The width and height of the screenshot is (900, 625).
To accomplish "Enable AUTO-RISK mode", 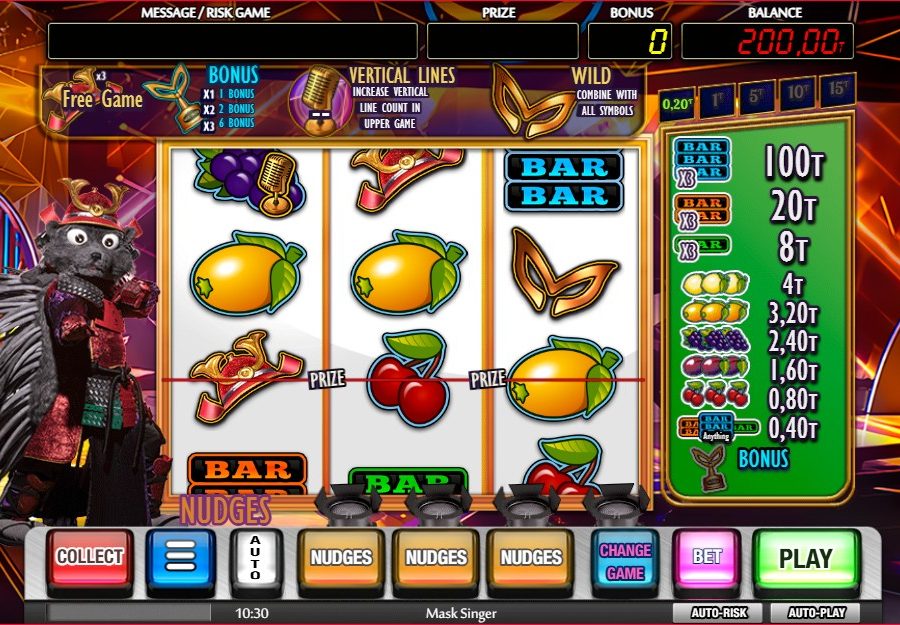I will 716,612.
